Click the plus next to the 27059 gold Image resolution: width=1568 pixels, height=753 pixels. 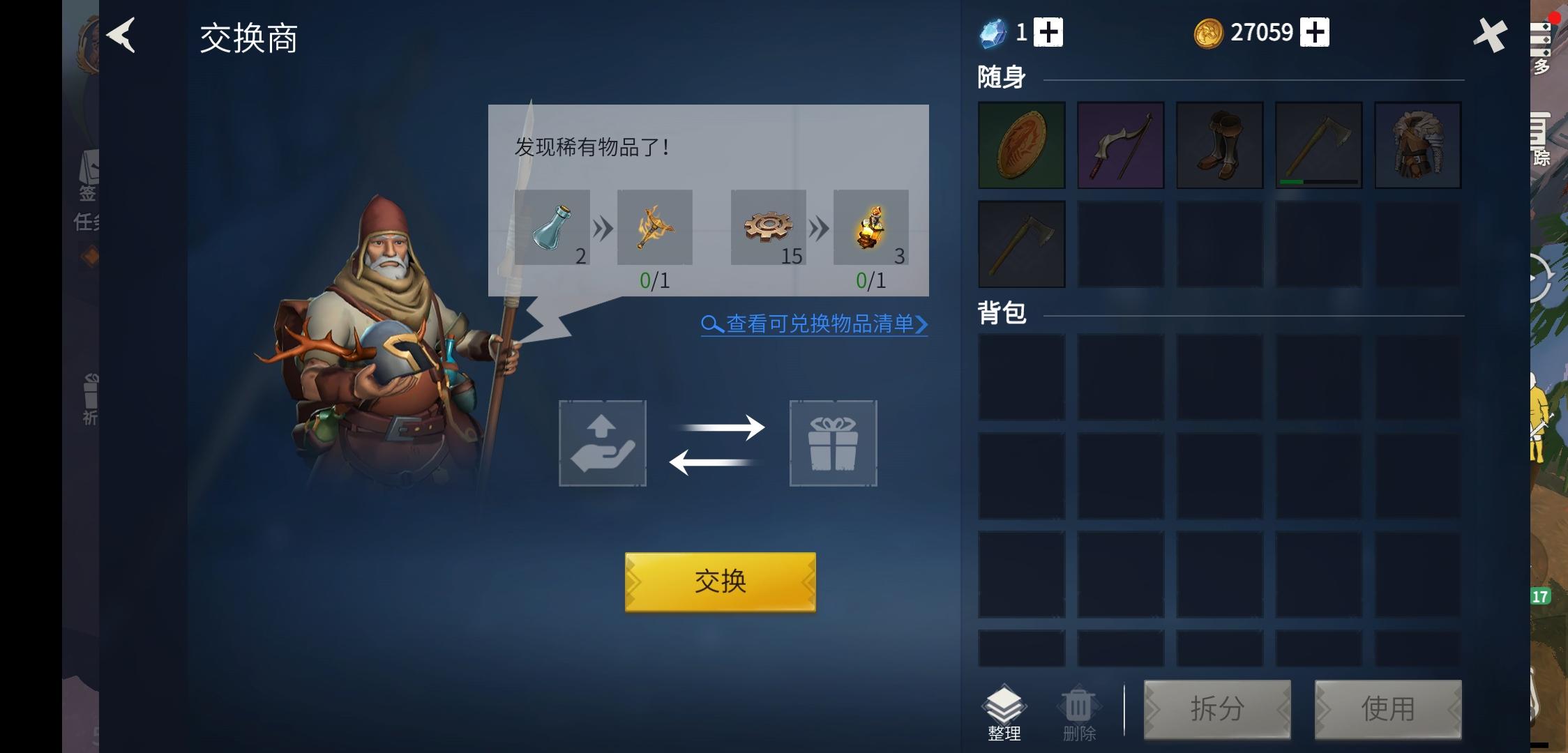(x=1315, y=31)
